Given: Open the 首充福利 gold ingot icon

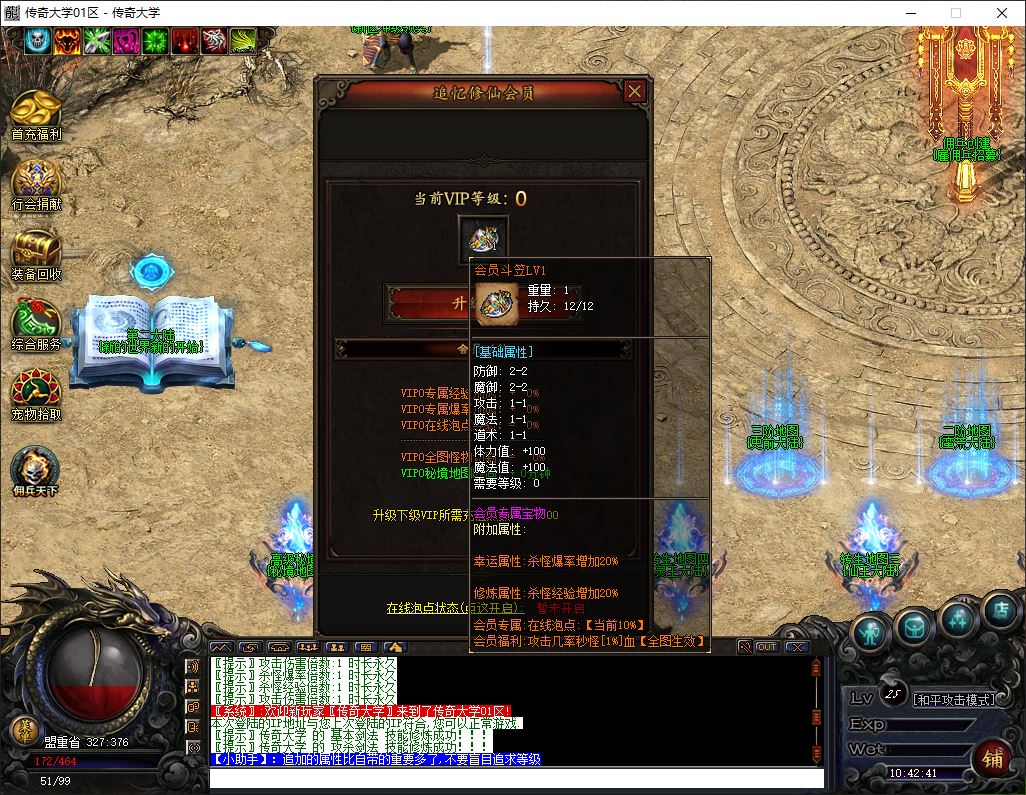Looking at the screenshot, I should coord(36,109).
